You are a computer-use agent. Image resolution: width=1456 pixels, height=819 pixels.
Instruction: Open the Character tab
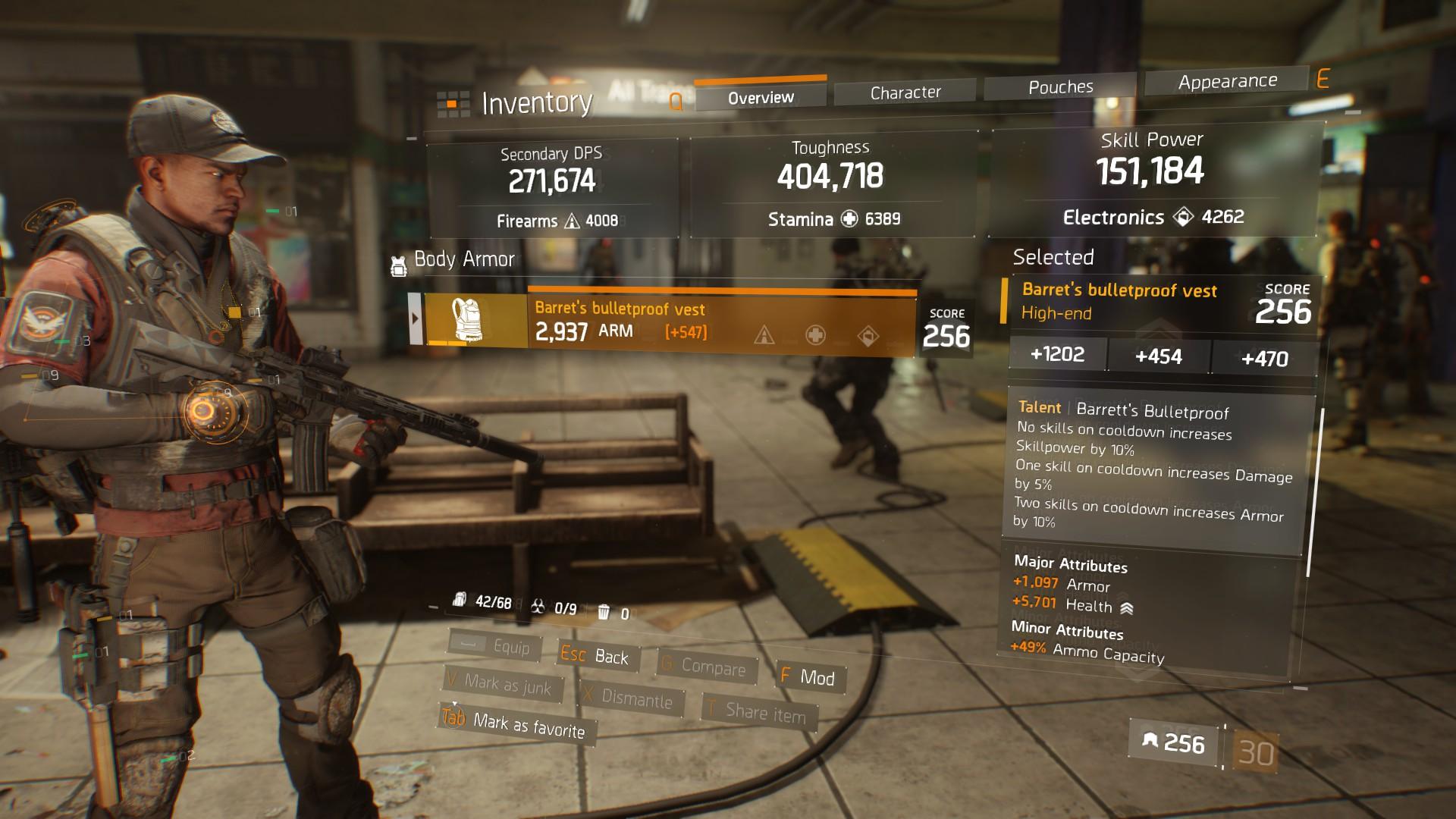pos(905,93)
